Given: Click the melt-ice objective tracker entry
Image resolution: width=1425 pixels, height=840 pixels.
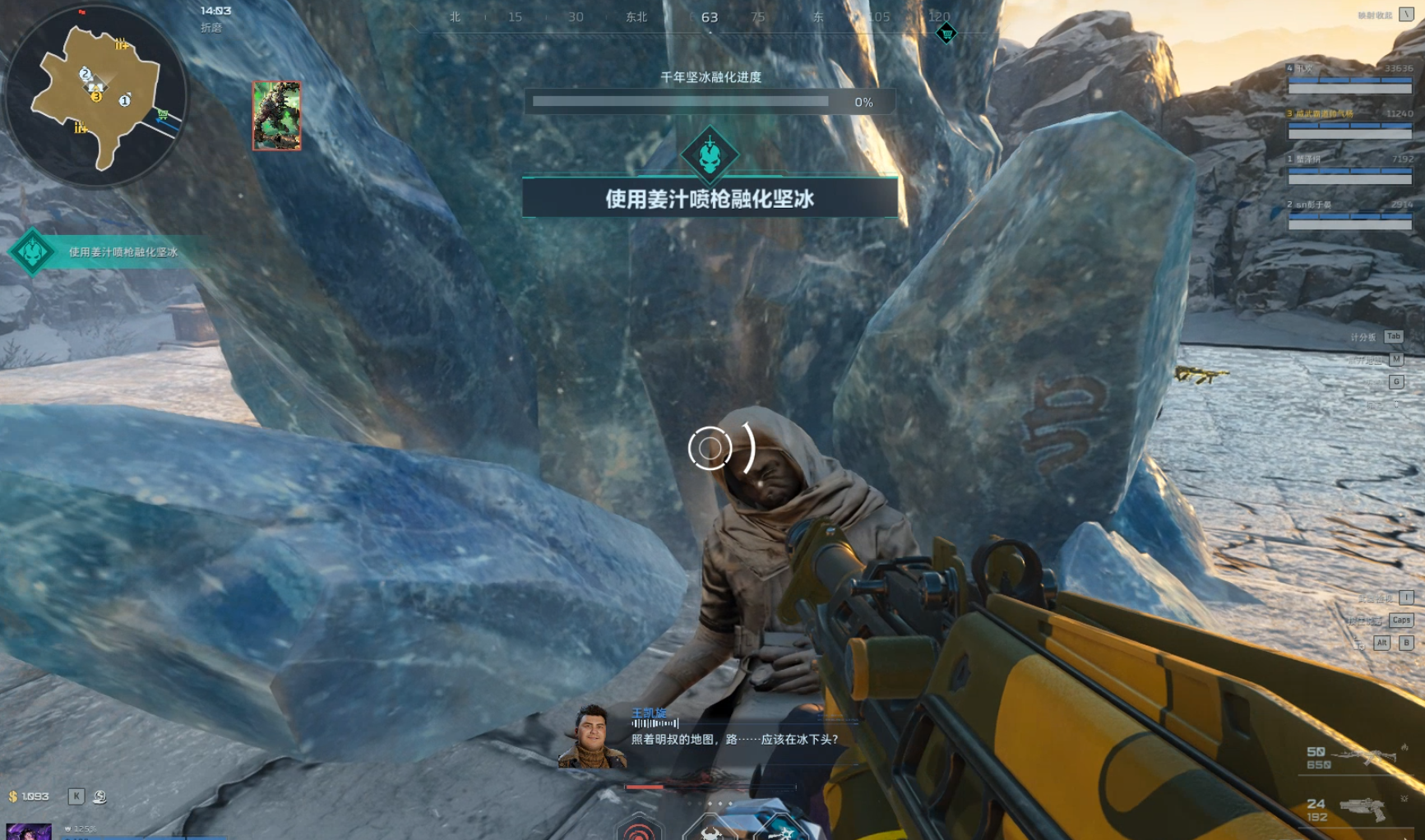Looking at the screenshot, I should pyautogui.click(x=123, y=252).
